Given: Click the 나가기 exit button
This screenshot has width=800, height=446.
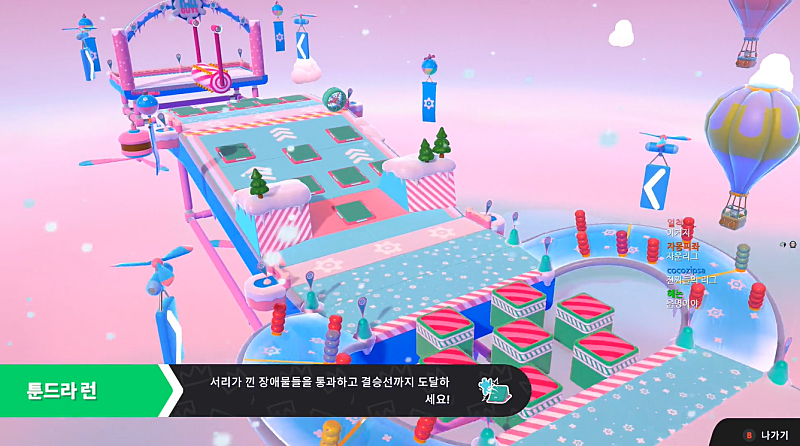Looking at the screenshot, I should [765, 435].
